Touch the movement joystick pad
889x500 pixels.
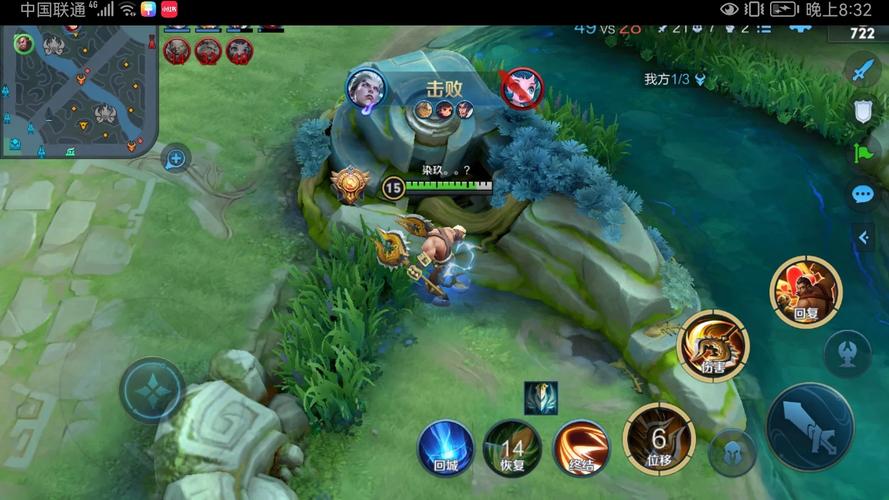tap(152, 390)
